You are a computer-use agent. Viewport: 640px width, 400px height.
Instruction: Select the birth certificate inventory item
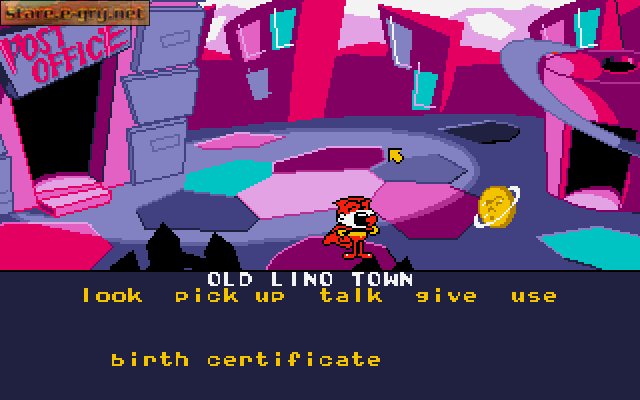246,359
